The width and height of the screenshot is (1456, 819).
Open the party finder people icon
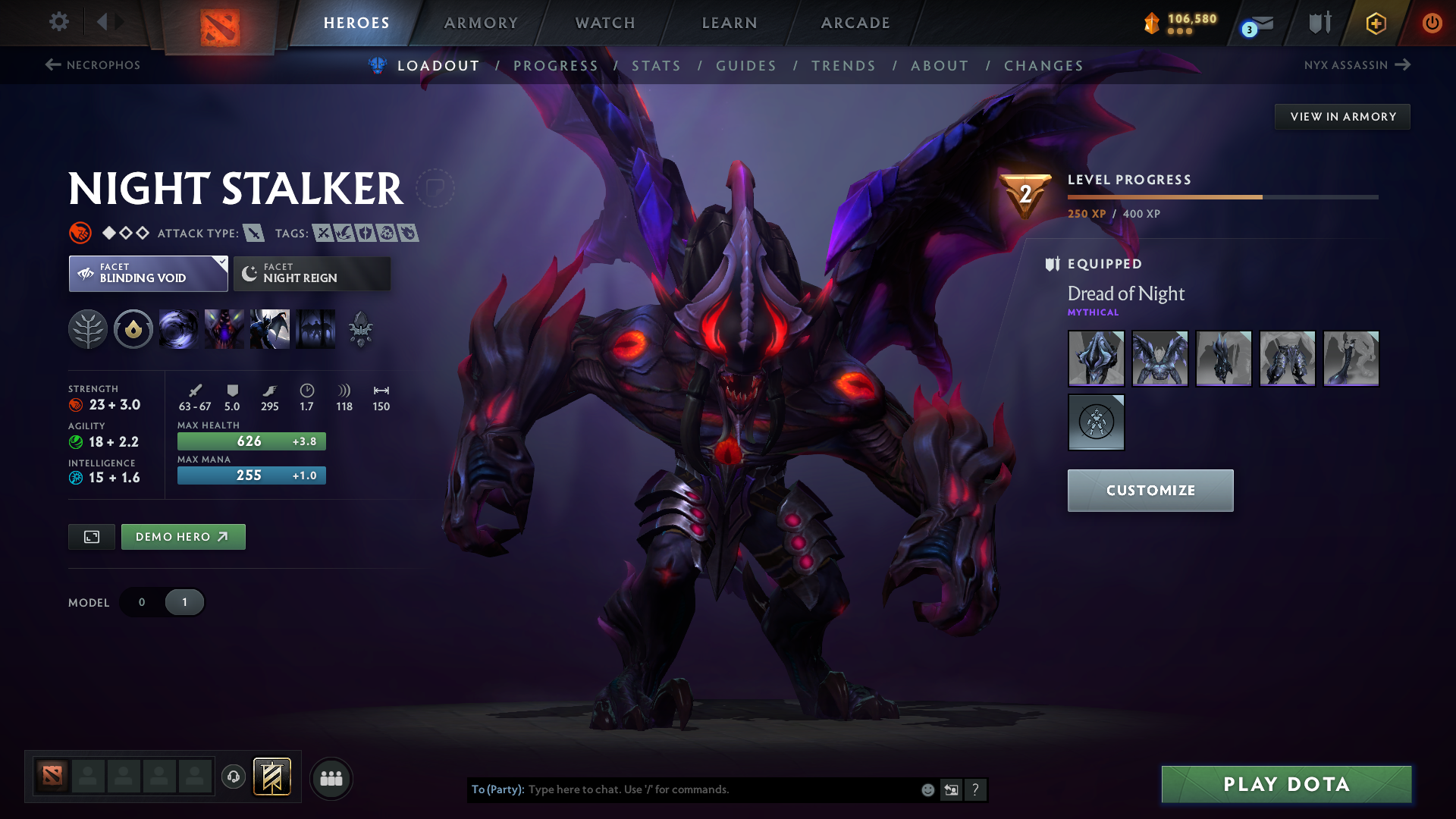pos(331,777)
